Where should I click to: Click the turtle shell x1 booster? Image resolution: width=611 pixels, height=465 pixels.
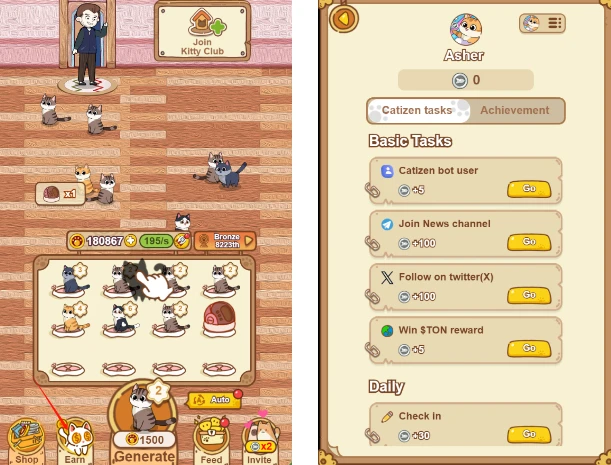coord(58,192)
